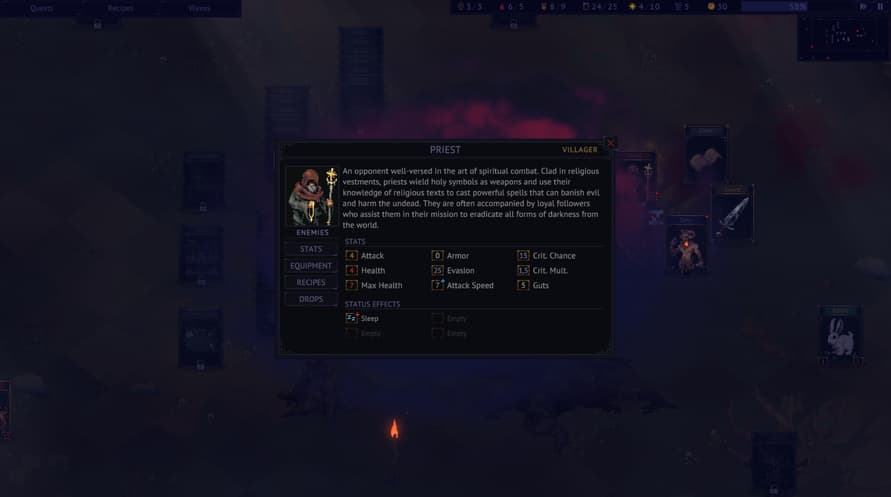Open the Quests menu
The image size is (891, 497).
pyautogui.click(x=41, y=8)
